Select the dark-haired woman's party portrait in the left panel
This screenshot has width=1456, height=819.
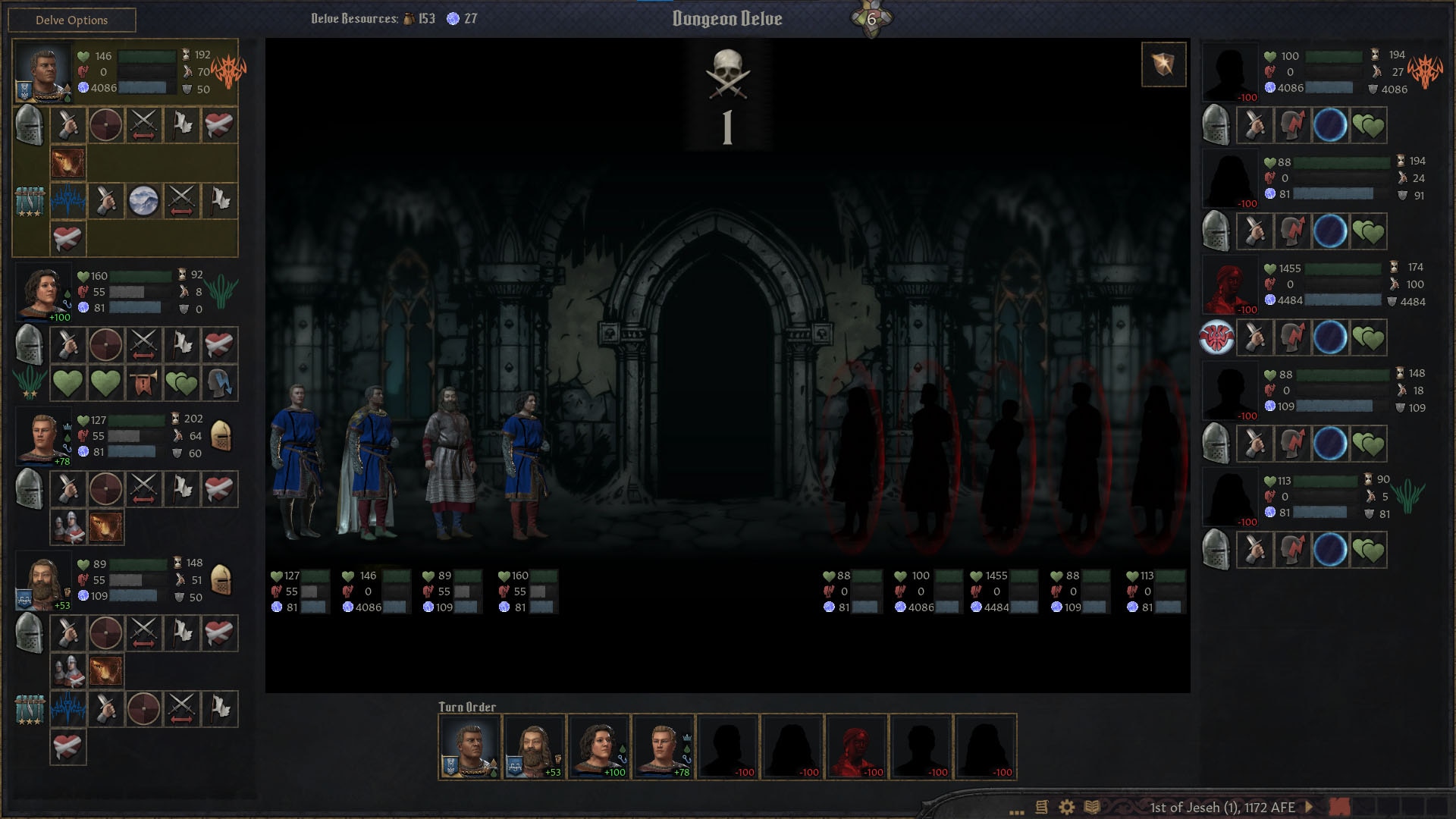[43, 292]
